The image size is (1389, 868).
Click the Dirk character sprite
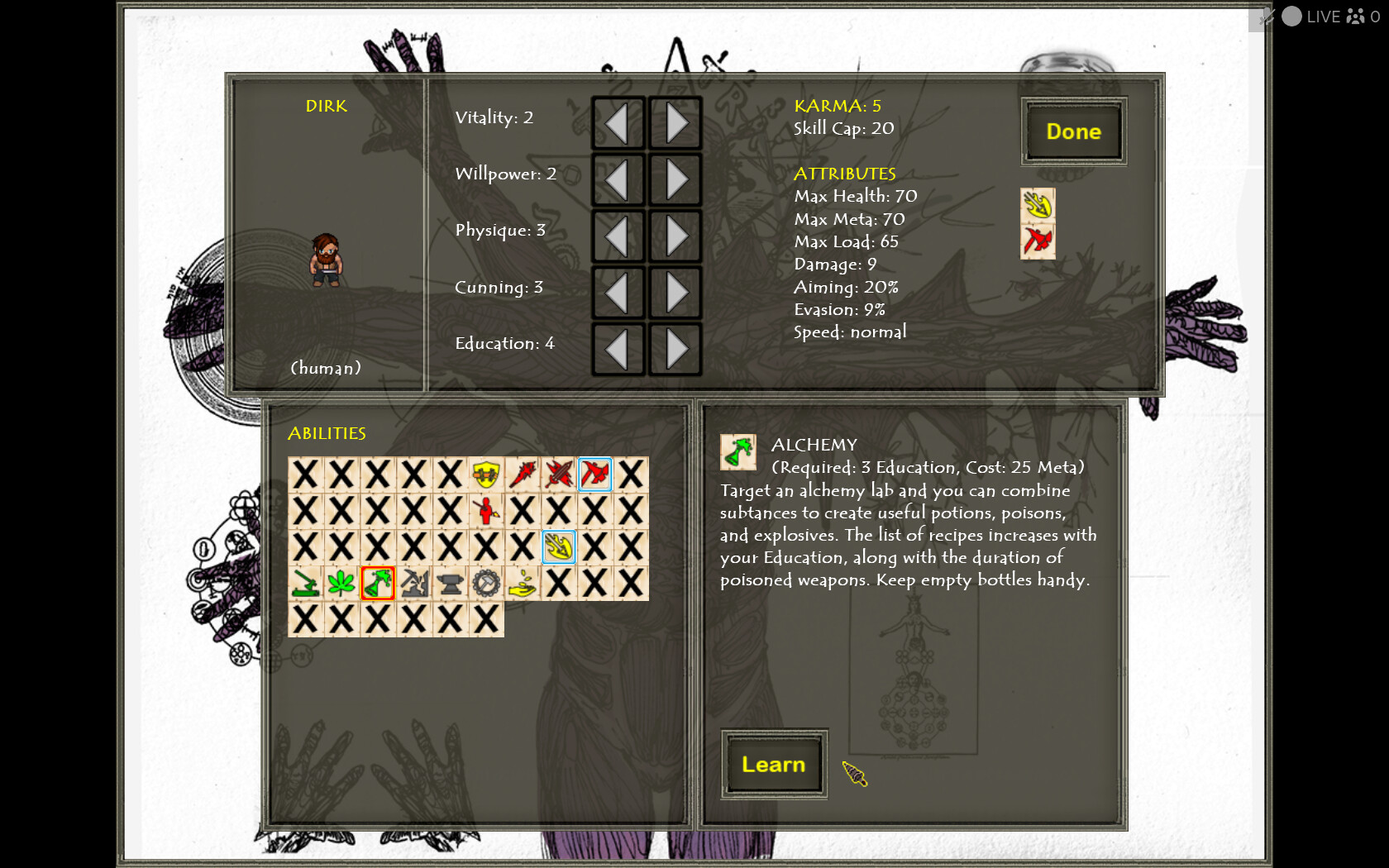[326, 260]
